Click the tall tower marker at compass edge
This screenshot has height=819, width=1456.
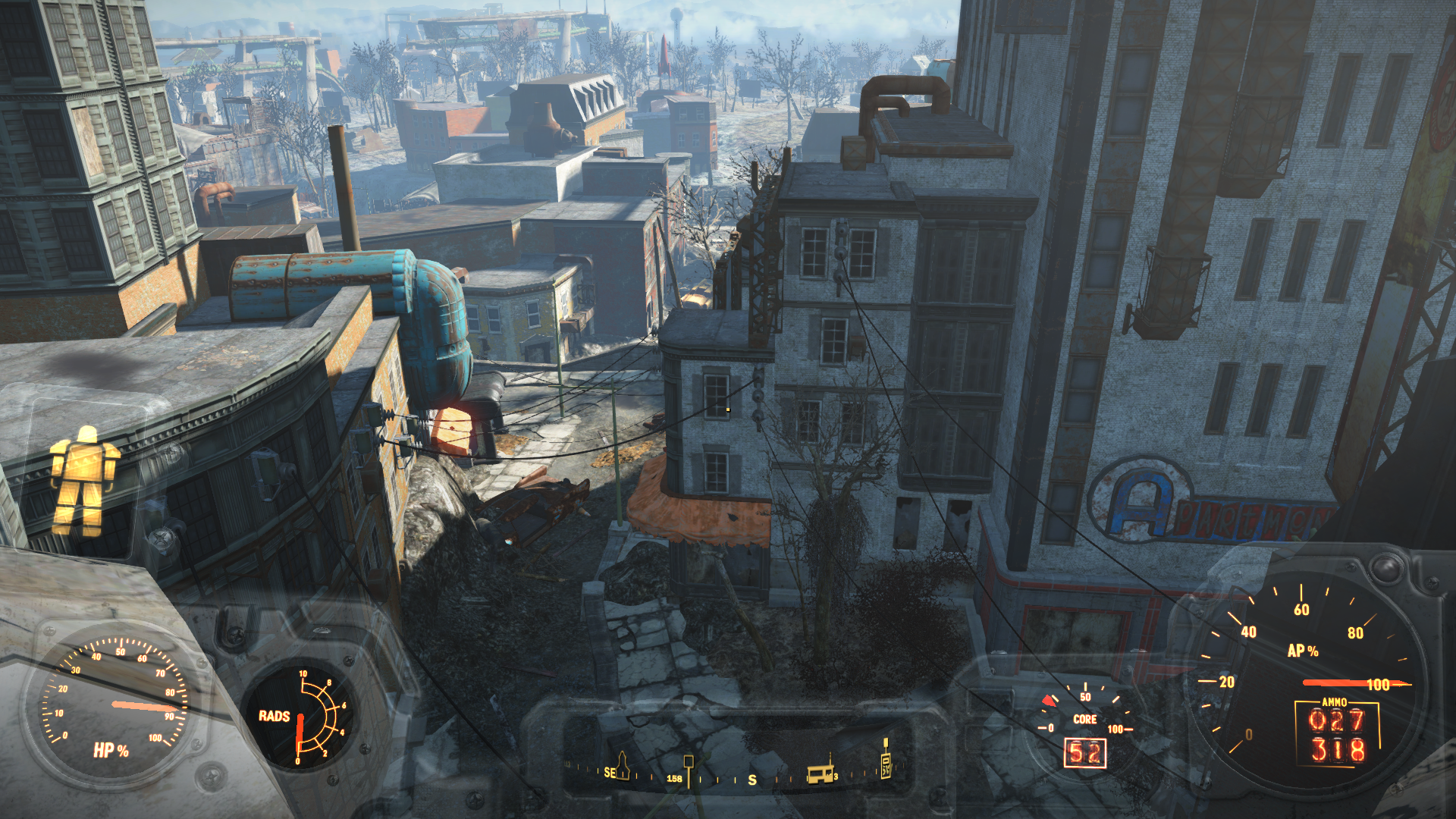885,760
